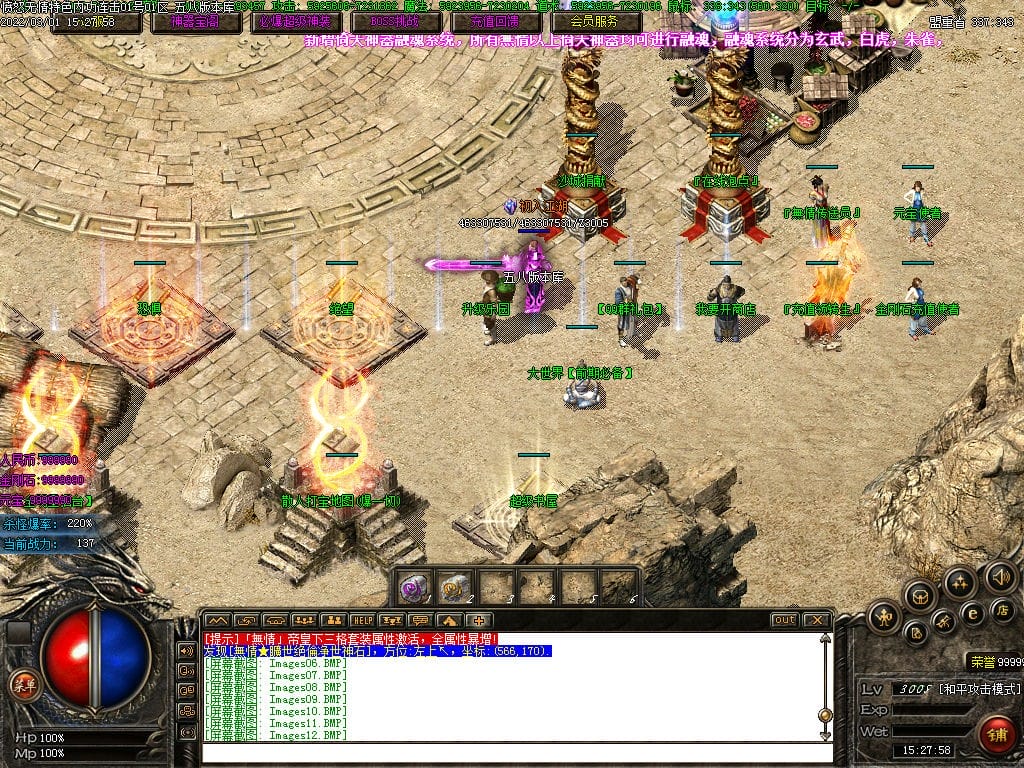Image resolution: width=1024 pixels, height=768 pixels.
Task: Click the round e icon
Action: pyautogui.click(x=971, y=612)
